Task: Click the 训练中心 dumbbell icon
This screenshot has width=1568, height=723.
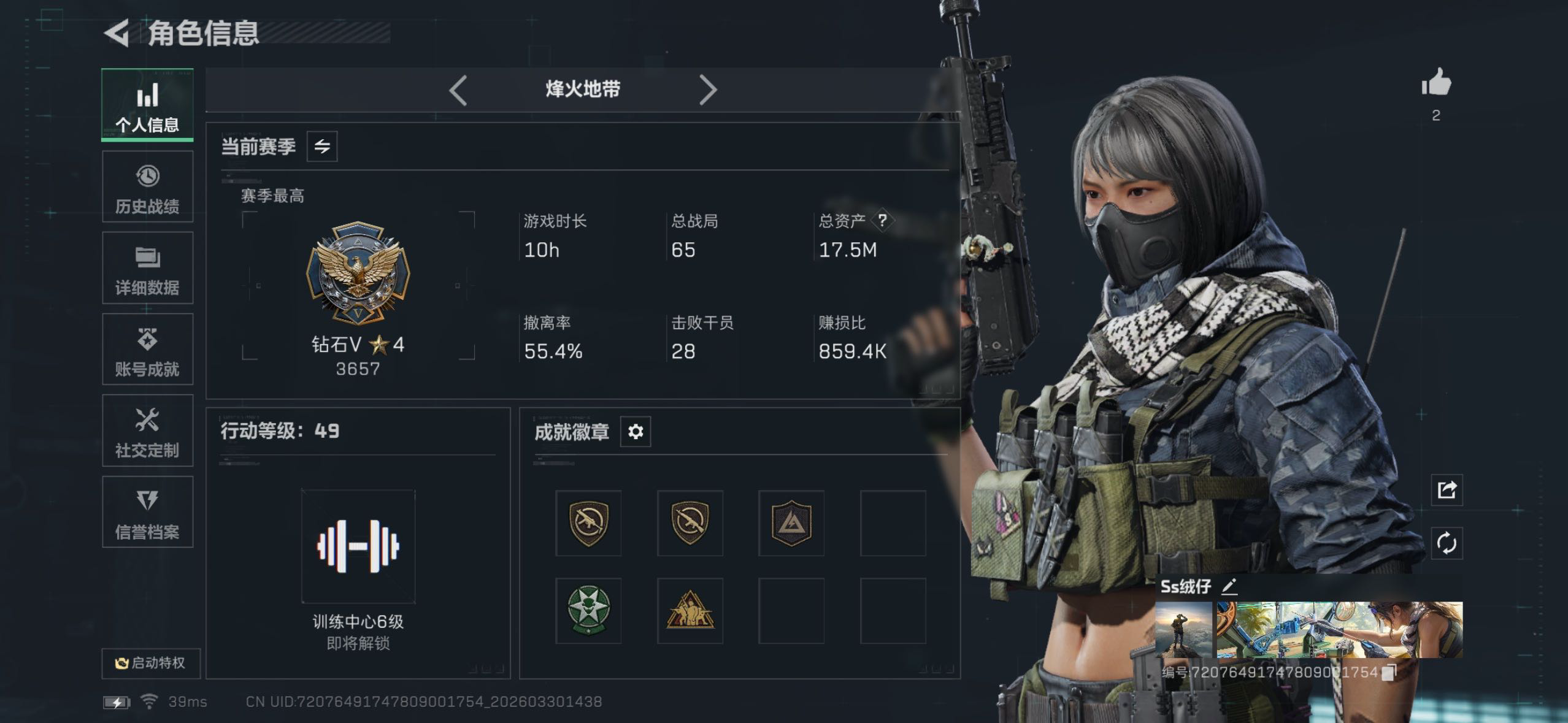Action: 358,546
